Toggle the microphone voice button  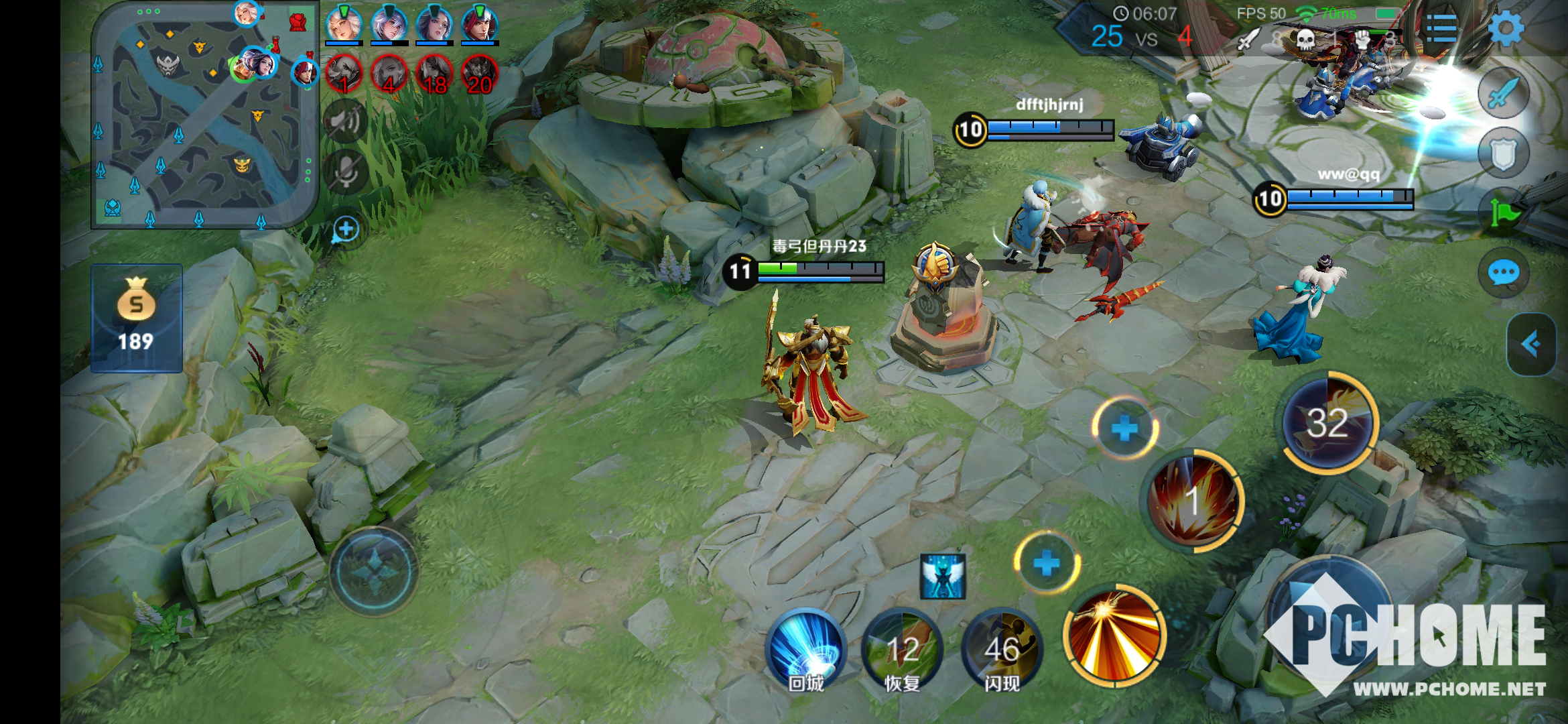coord(346,172)
